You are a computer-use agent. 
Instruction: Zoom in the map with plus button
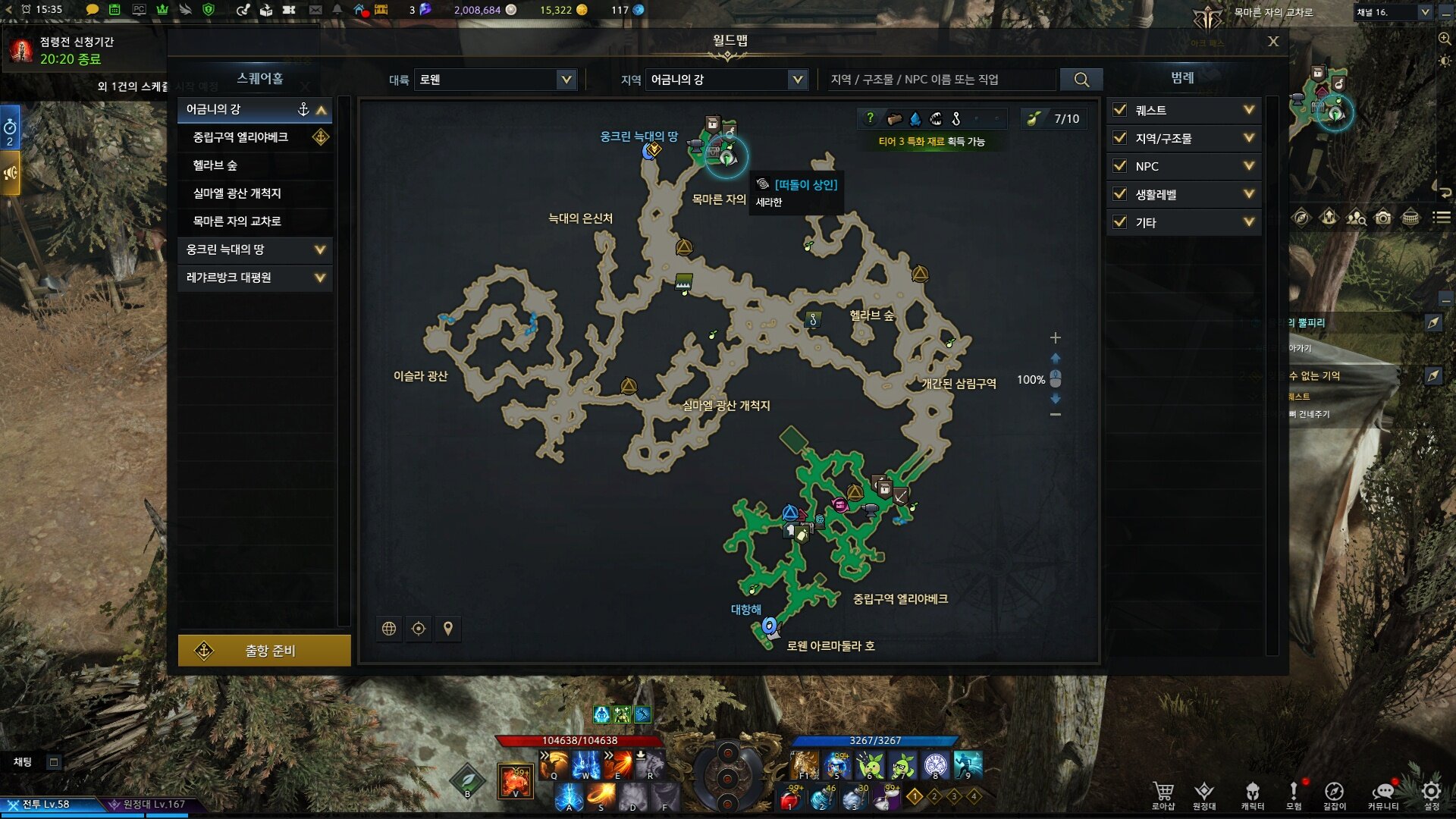tap(1055, 337)
